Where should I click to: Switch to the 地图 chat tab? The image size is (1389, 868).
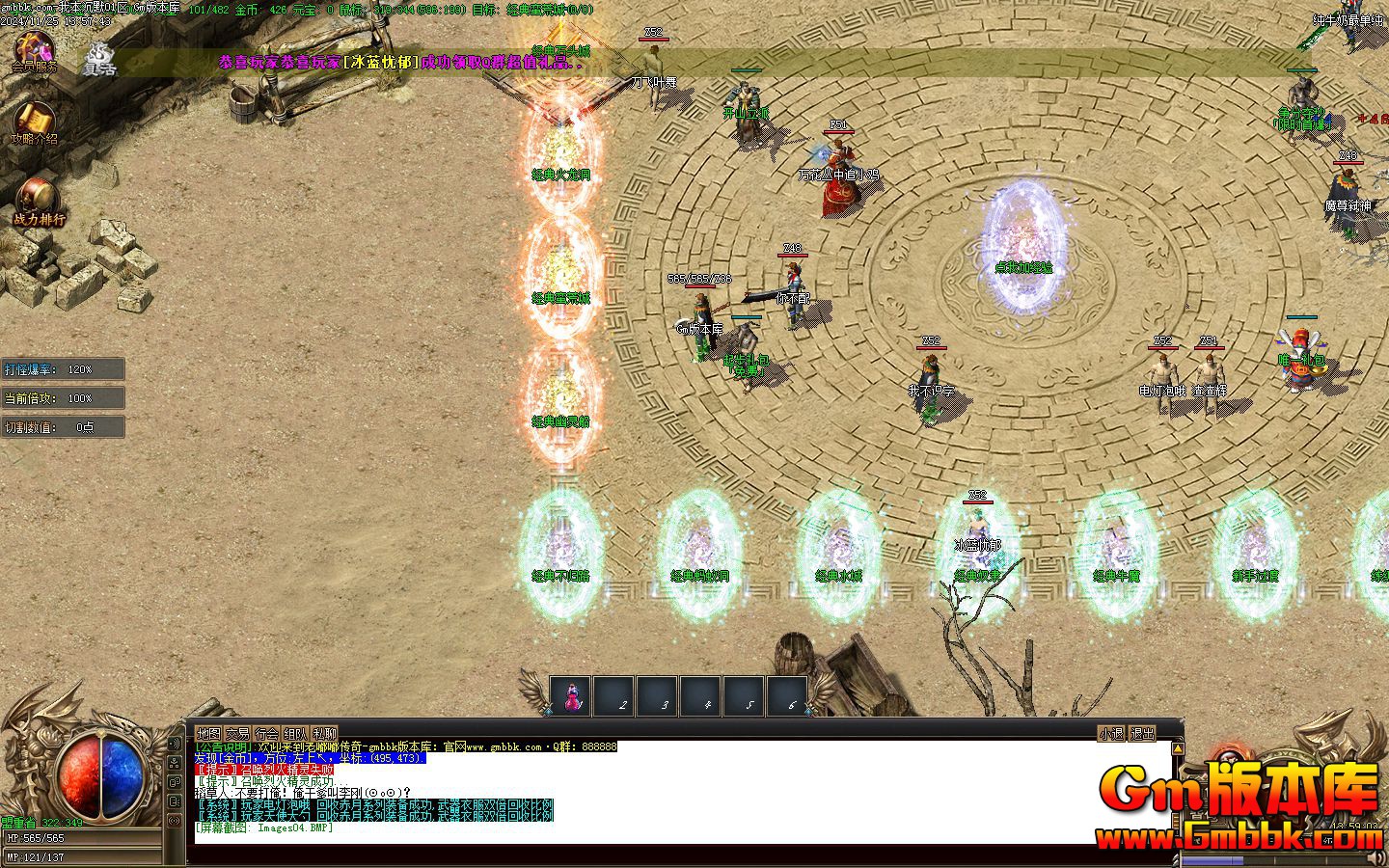click(x=208, y=733)
